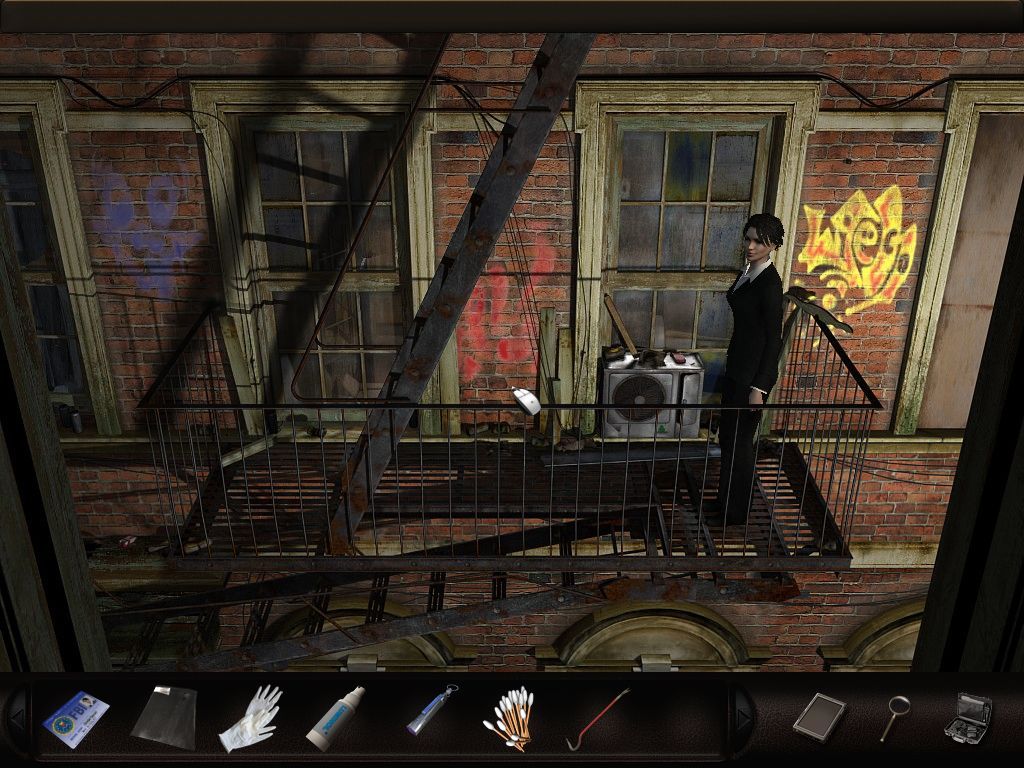Screen dimensions: 1024x768
Task: Click the inventory right arrow button
Action: [x=742, y=716]
